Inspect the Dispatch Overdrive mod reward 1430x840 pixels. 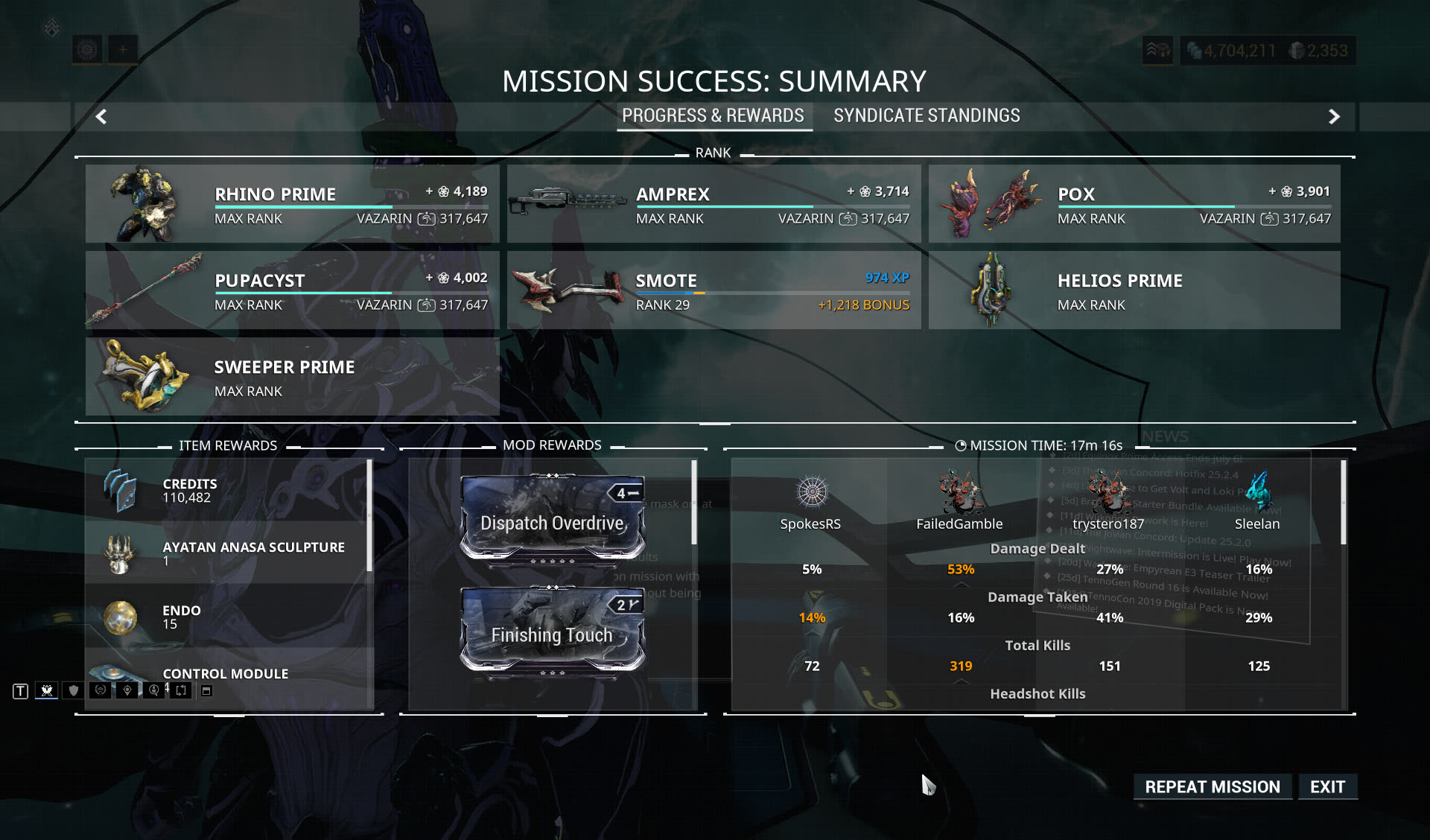552,519
